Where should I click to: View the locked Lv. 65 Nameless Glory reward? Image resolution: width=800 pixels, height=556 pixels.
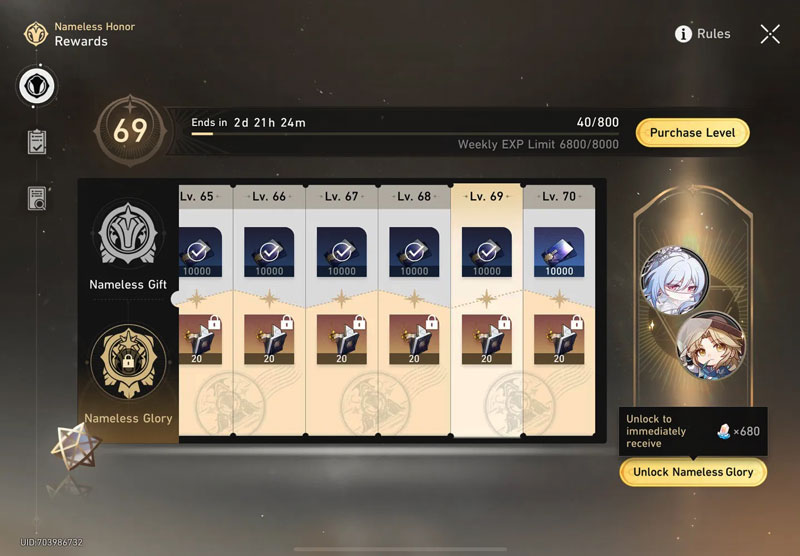(x=196, y=339)
